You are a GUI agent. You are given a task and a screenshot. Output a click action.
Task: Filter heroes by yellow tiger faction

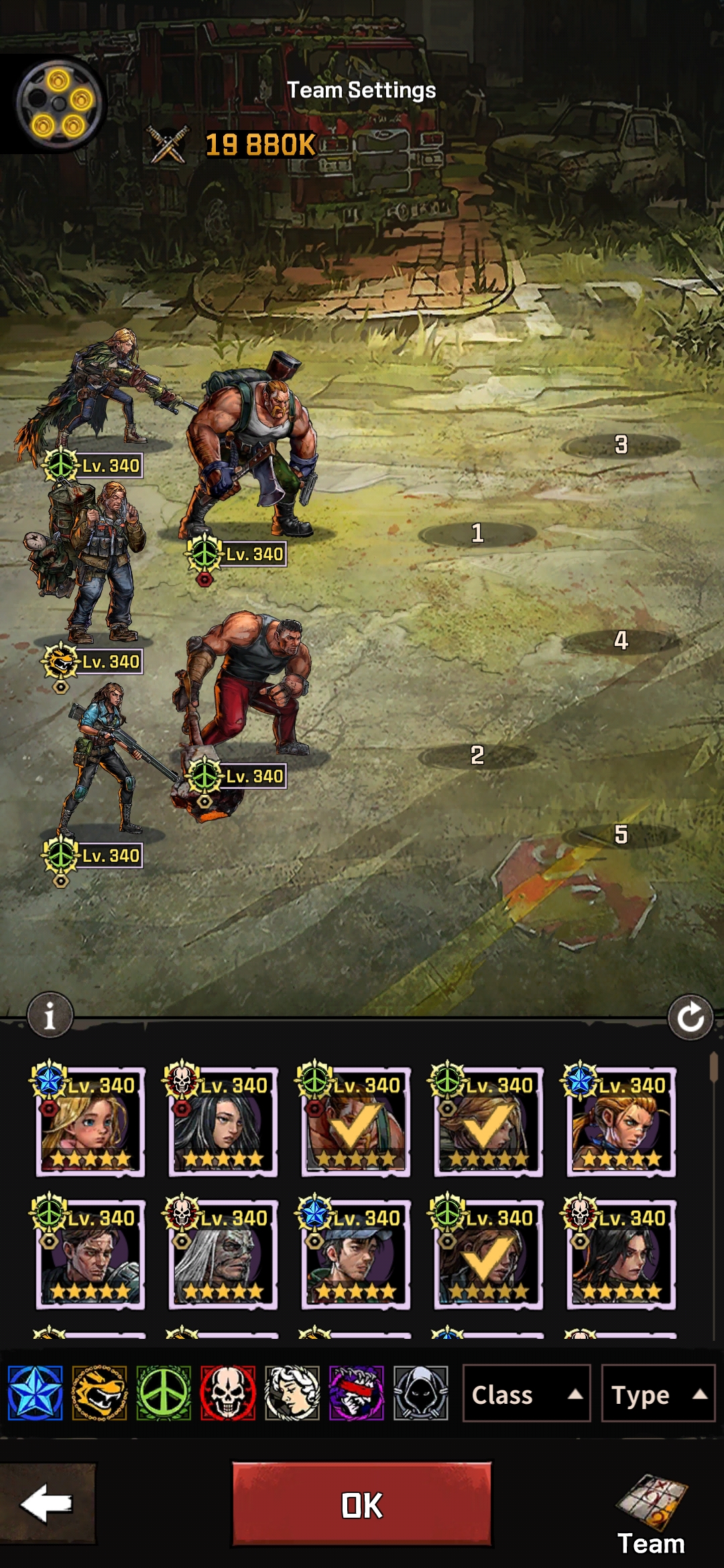pos(99,1394)
